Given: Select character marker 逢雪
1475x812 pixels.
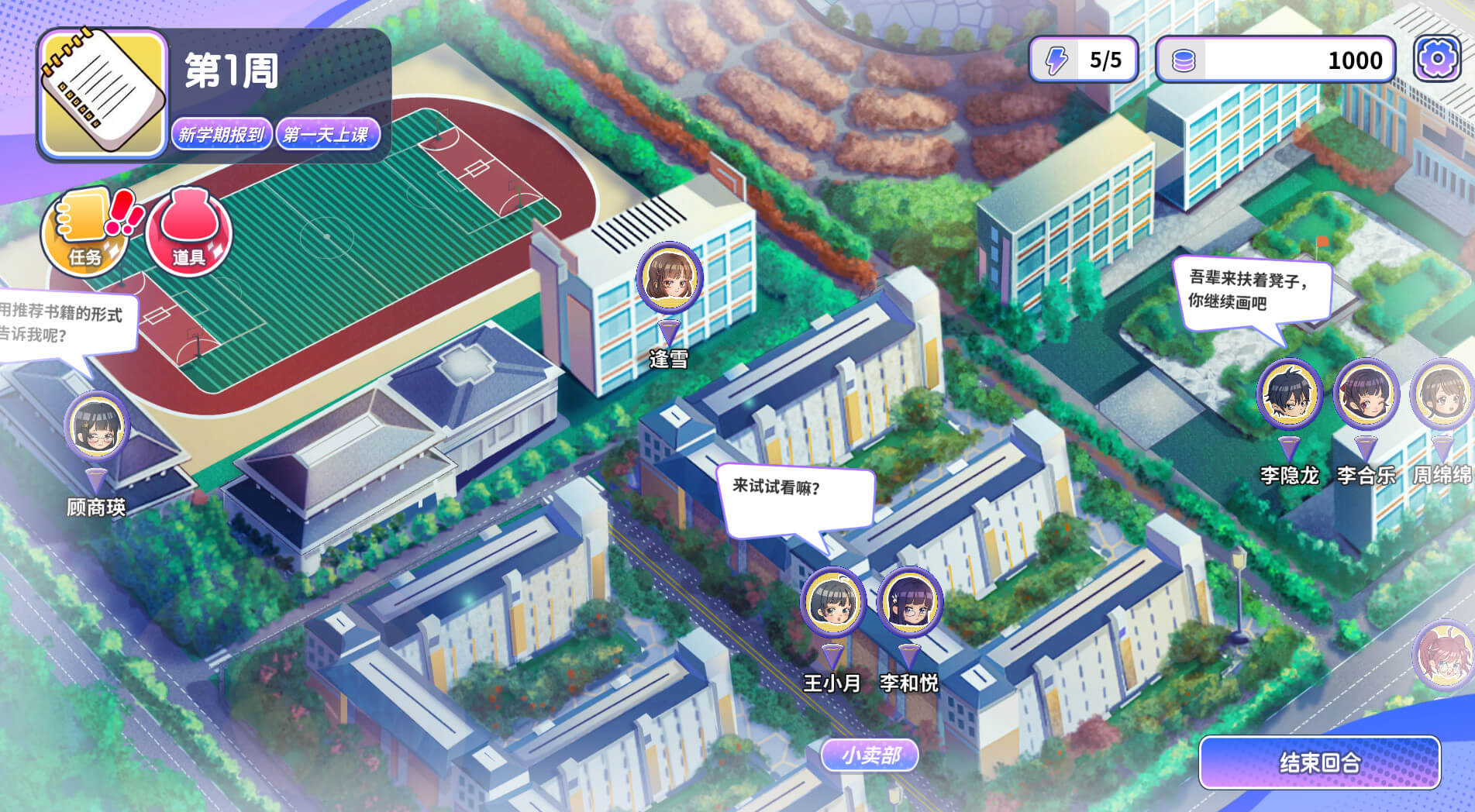Looking at the screenshot, I should [669, 279].
